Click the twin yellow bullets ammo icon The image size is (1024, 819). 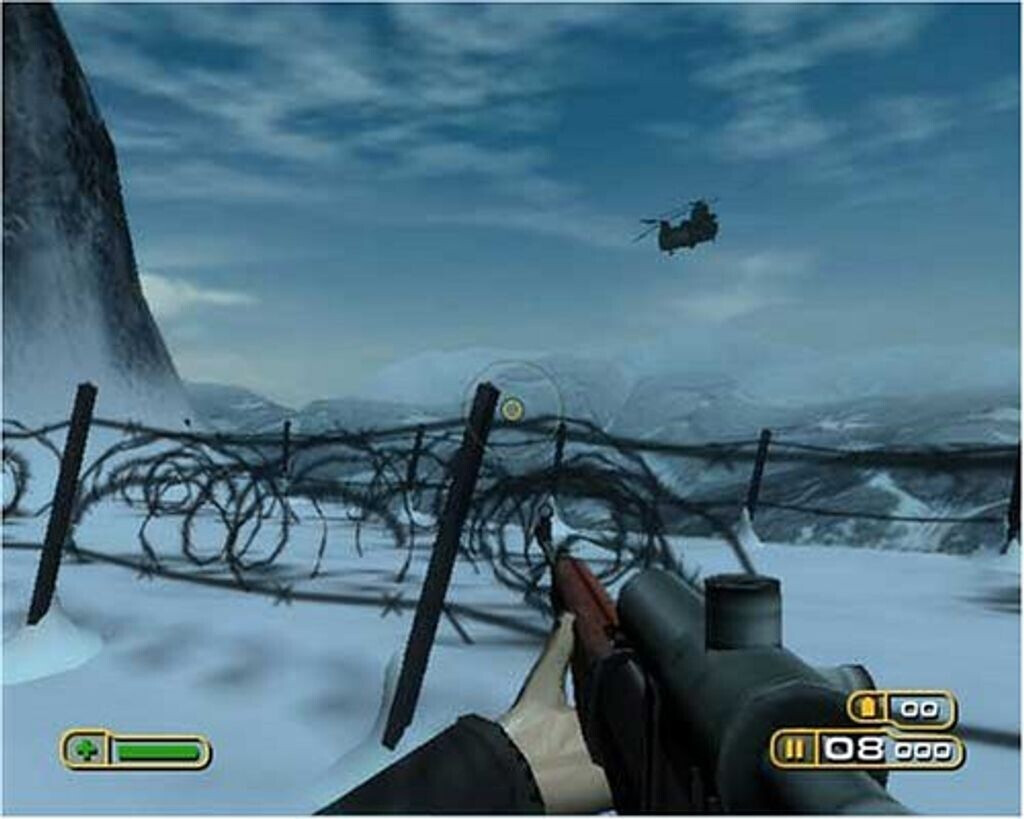(x=795, y=749)
